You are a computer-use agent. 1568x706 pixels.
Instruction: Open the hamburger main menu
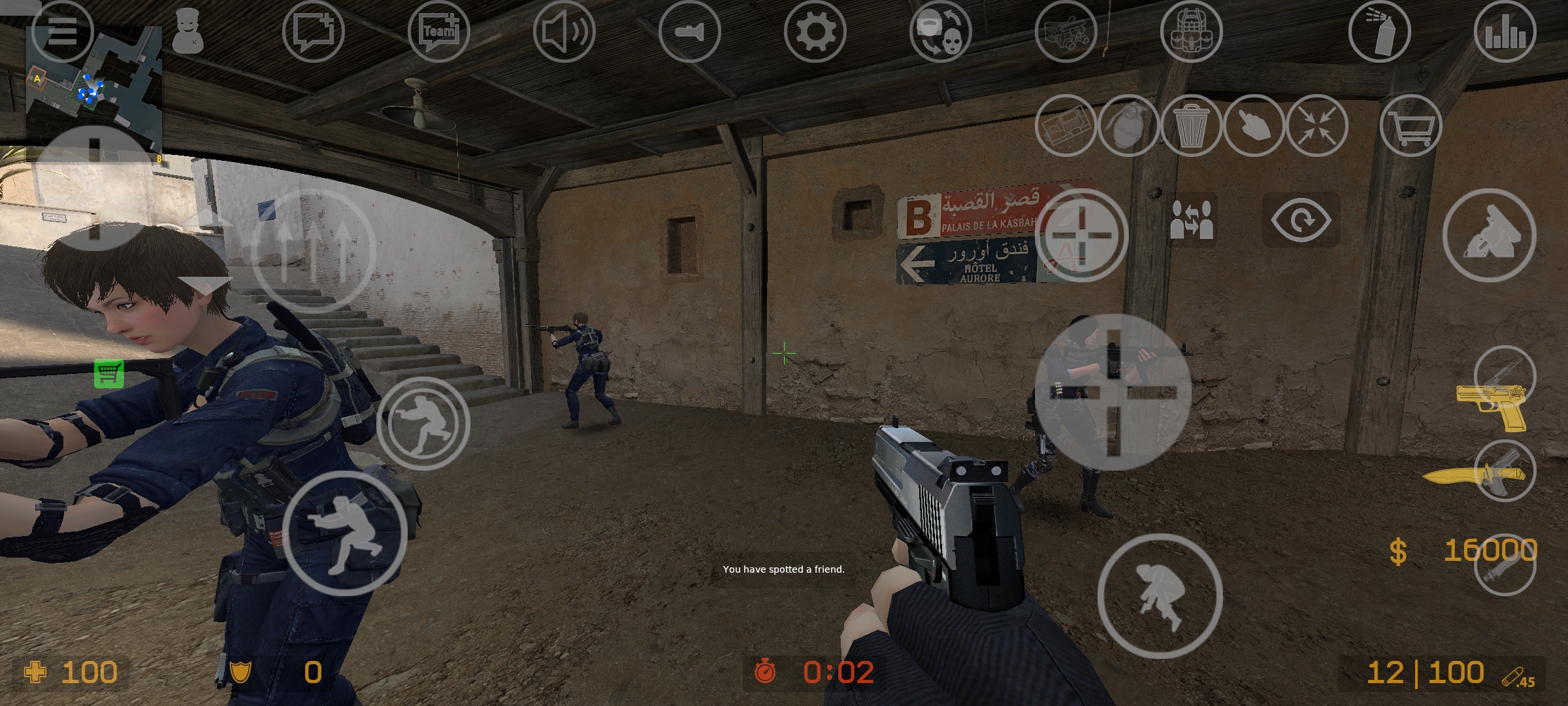62,31
